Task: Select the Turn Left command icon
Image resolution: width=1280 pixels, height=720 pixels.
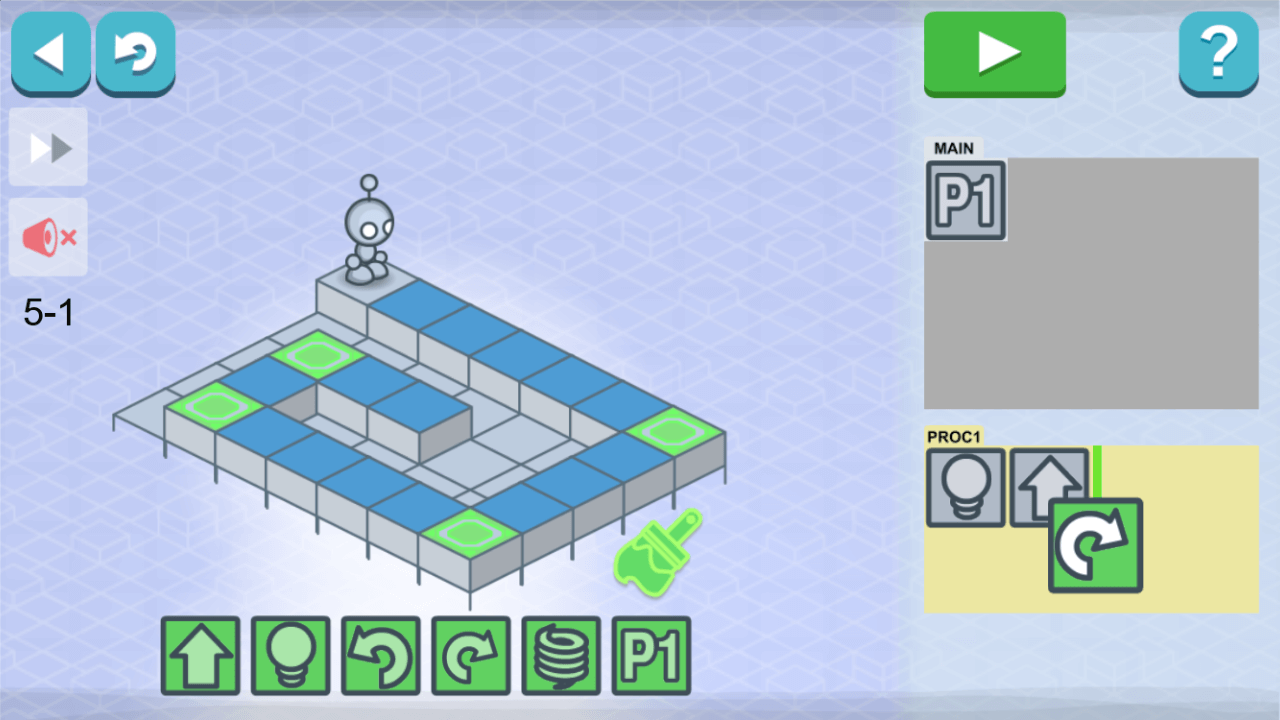Action: pos(378,655)
